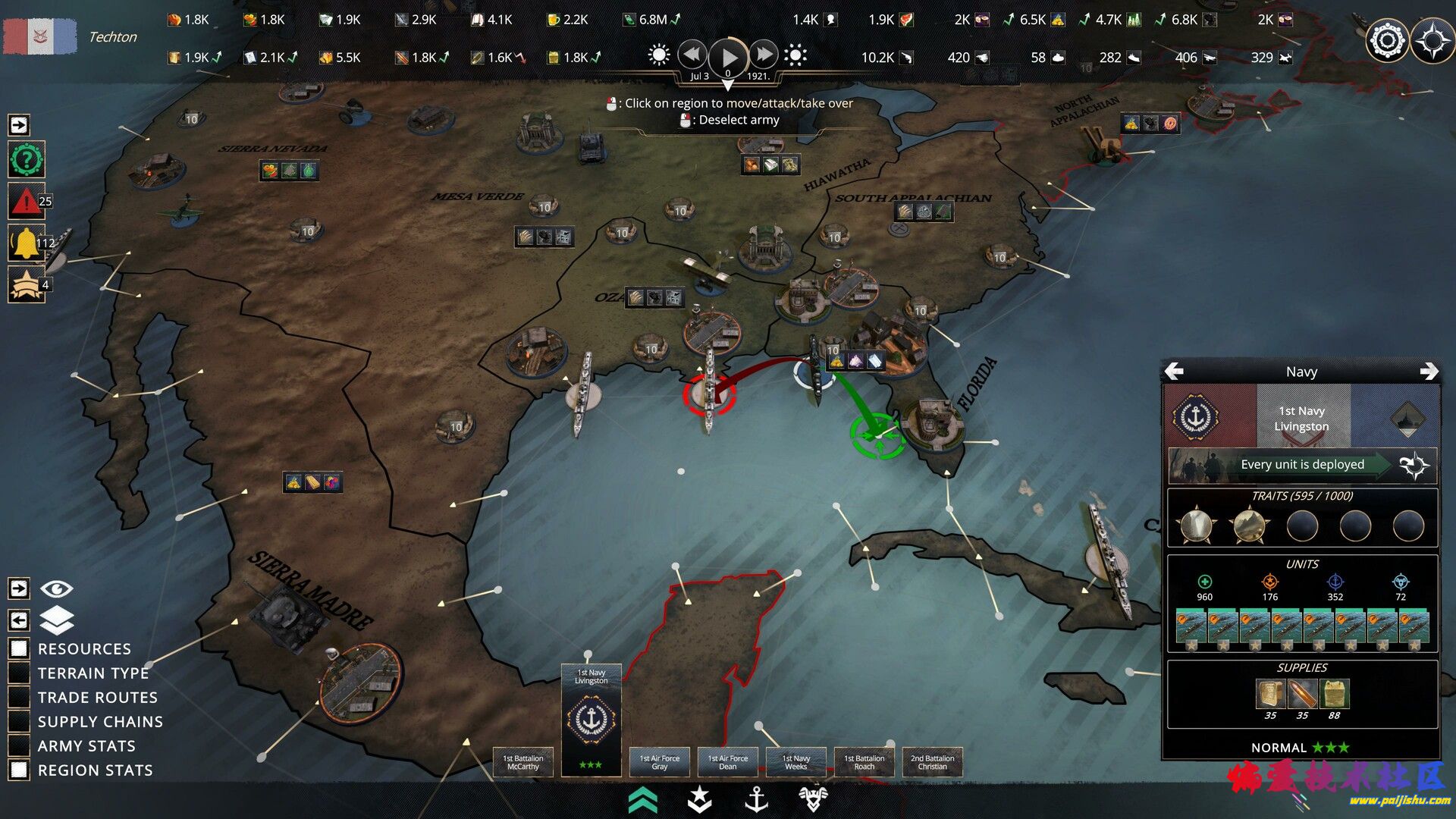Toggle Army Stats overlay checkbox
The image size is (1456, 819).
[x=19, y=745]
